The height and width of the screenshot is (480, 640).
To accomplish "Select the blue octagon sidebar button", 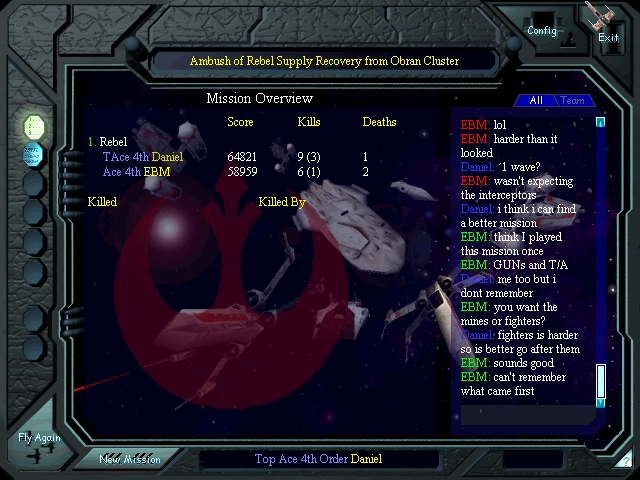I will click(x=34, y=154).
